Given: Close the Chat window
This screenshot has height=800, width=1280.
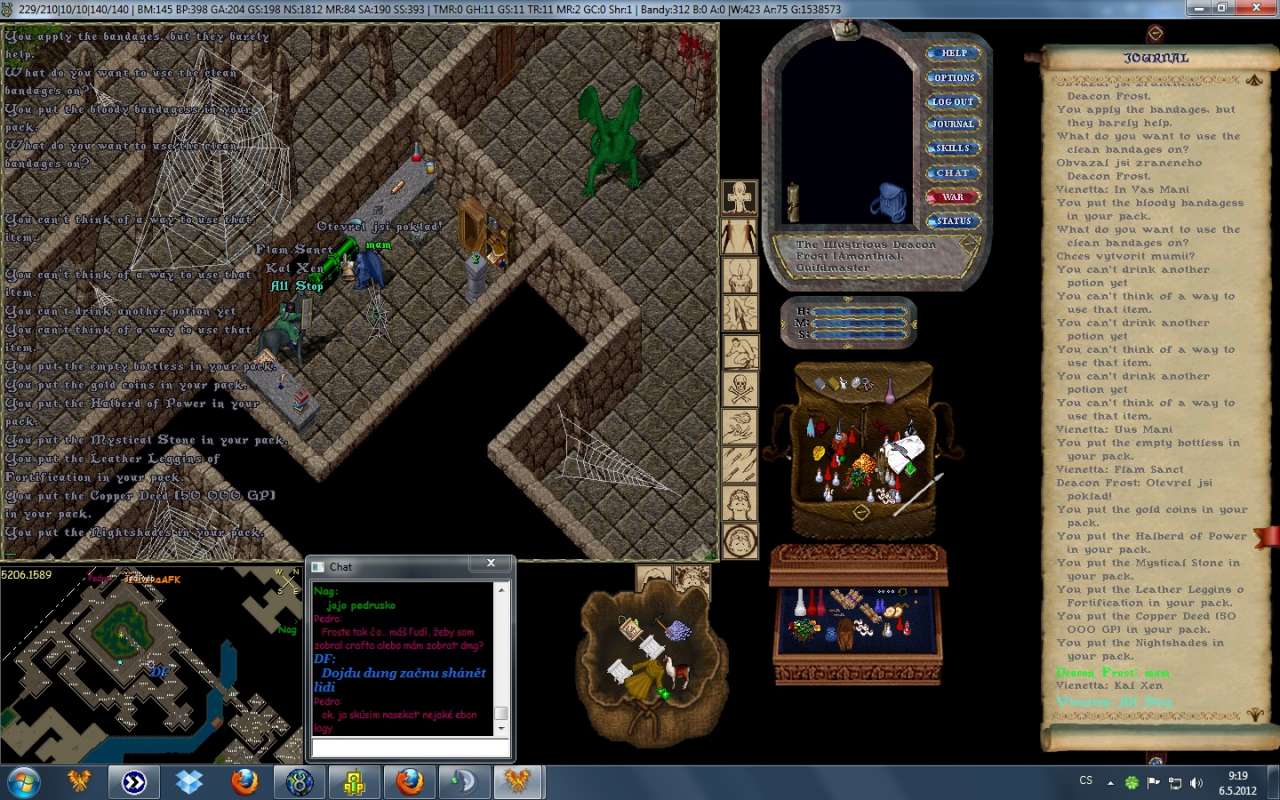Looking at the screenshot, I should coord(491,564).
